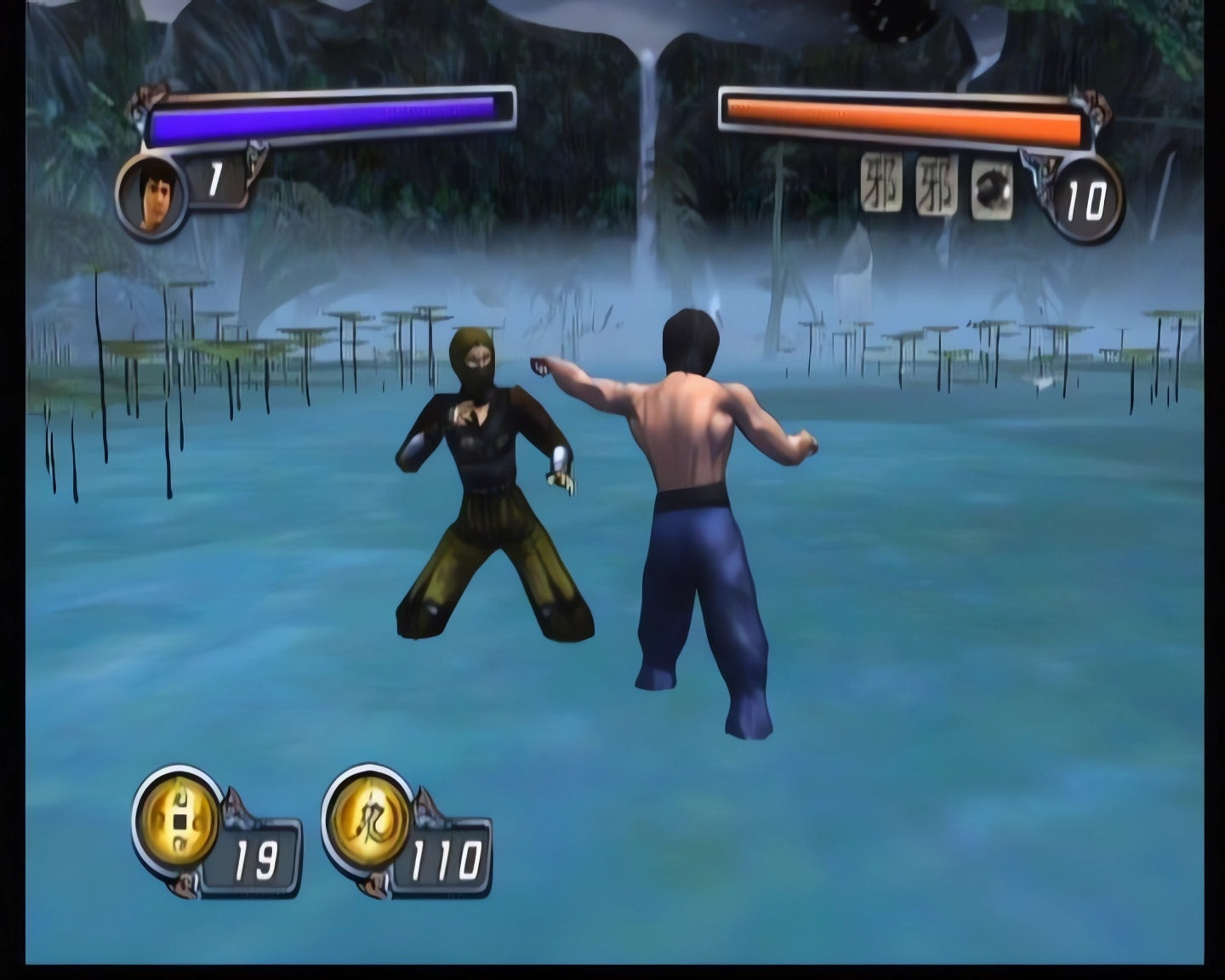The height and width of the screenshot is (980, 1225).
Task: Click the dragon ornament left of the blue health bar
Action: coord(151,96)
